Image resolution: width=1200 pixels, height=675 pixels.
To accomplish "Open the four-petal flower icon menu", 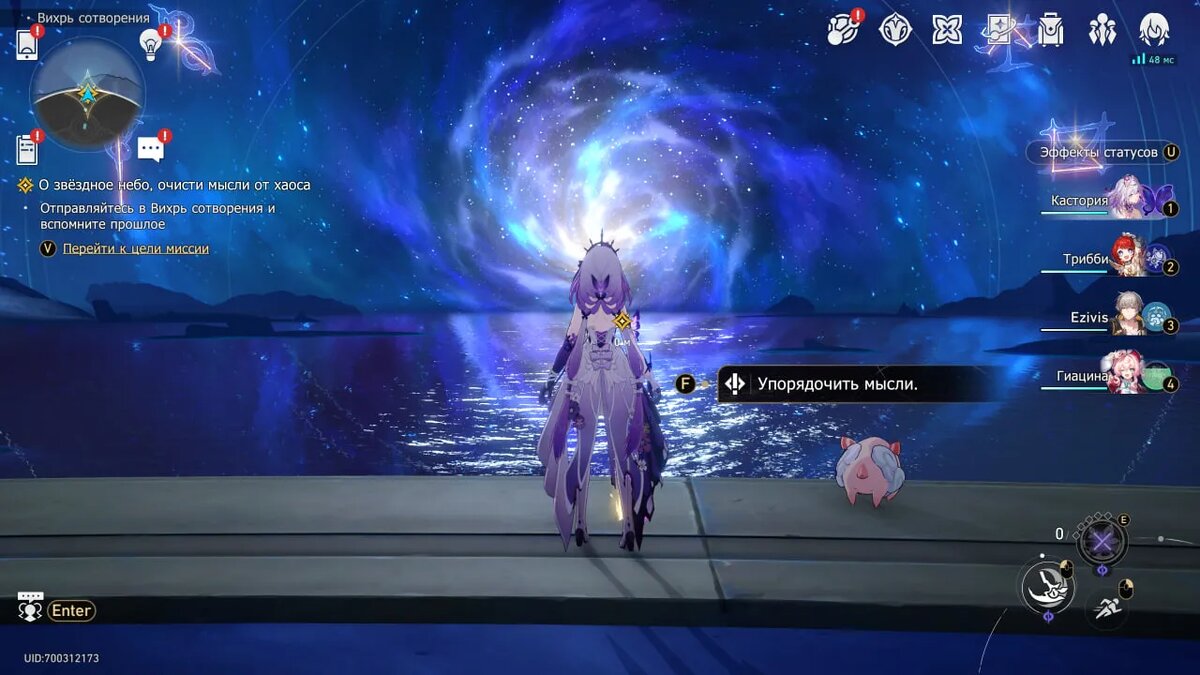I will (x=947, y=30).
